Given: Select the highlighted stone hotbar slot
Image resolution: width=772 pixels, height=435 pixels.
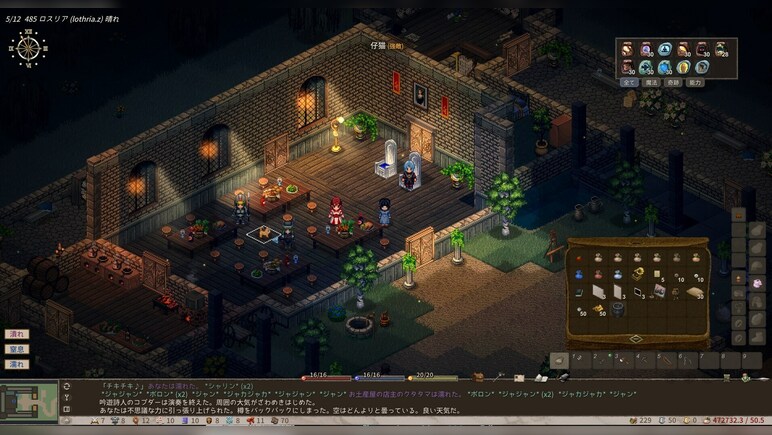Looking at the screenshot, I should click(x=560, y=361).
